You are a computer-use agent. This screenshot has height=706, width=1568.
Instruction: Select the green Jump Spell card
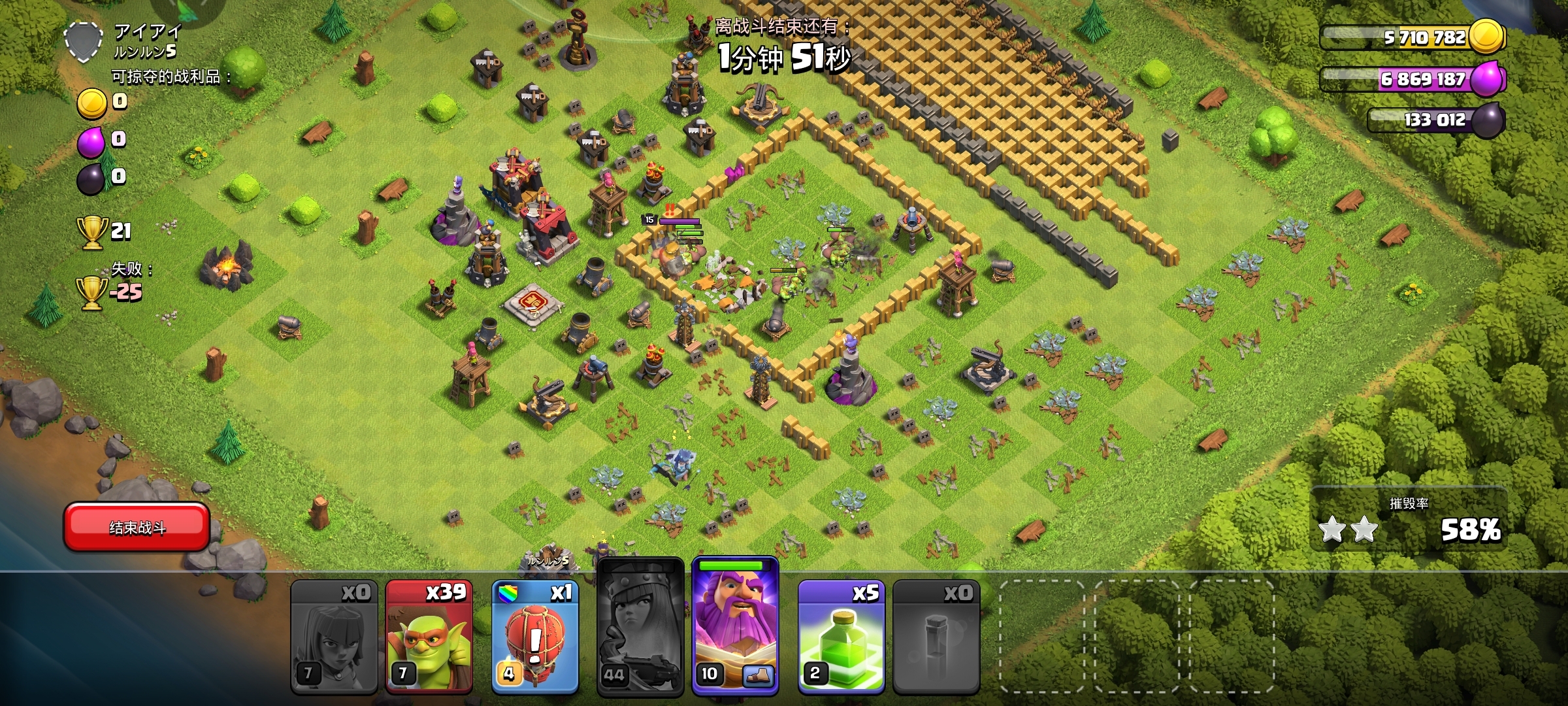[x=841, y=636]
